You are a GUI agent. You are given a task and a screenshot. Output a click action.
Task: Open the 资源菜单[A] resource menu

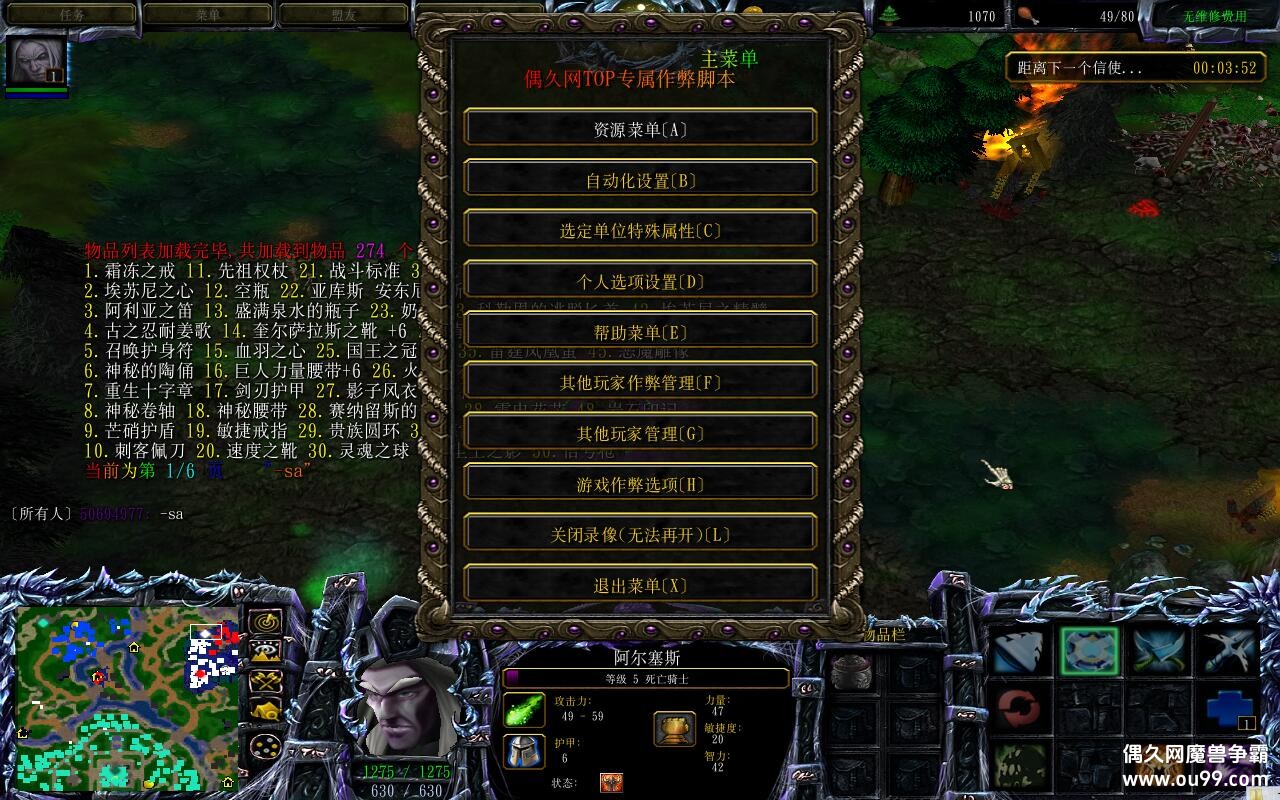(x=640, y=127)
